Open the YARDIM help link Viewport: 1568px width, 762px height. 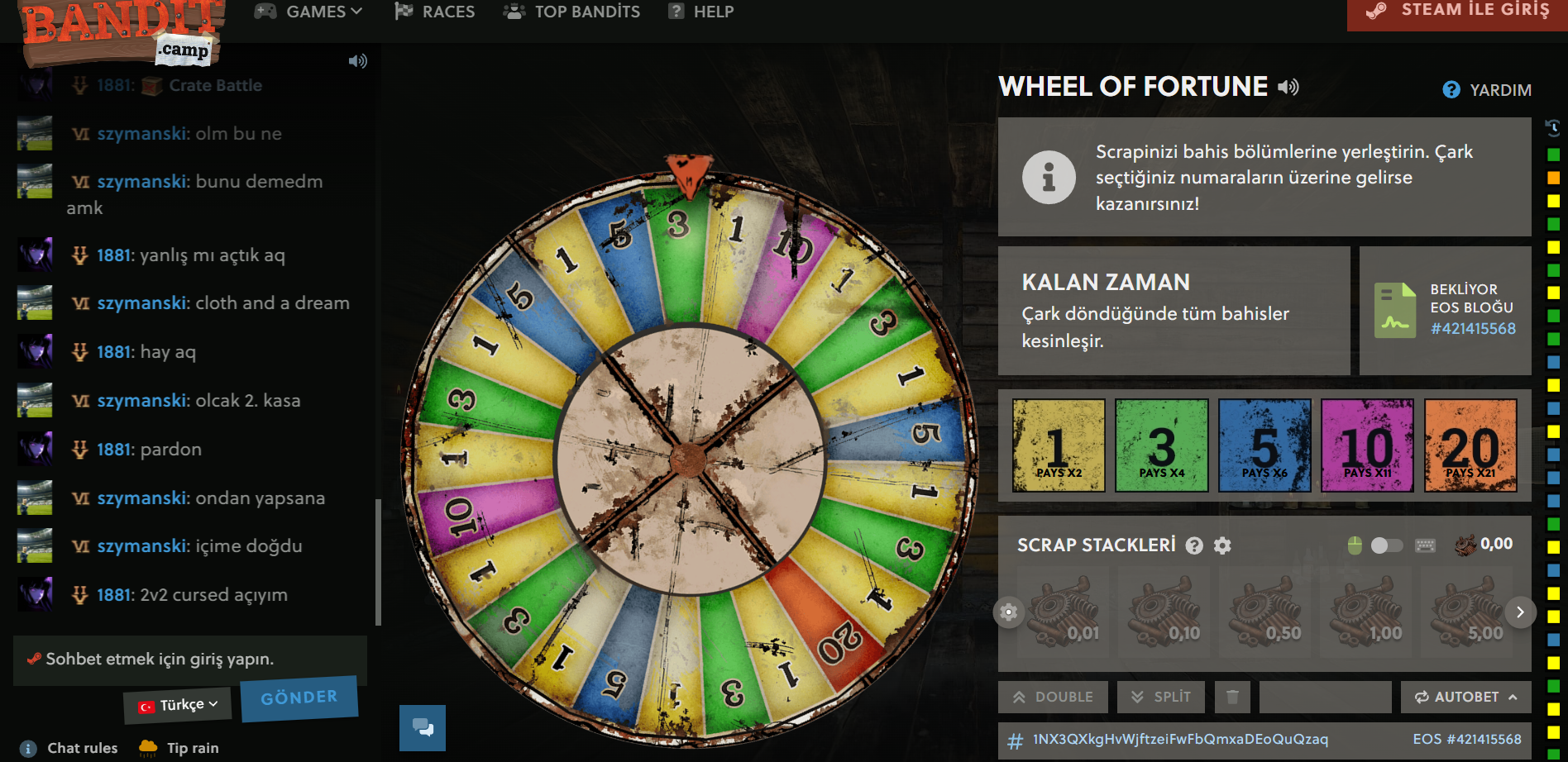1487,90
